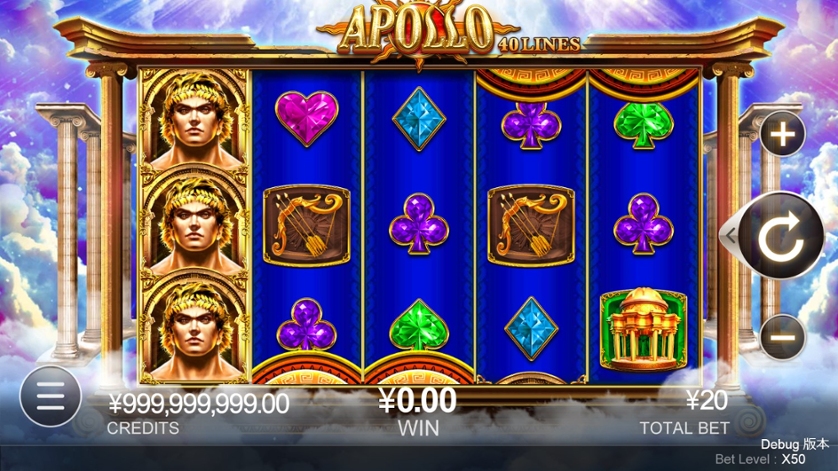Viewport: 838px width, 471px height.
Task: Spin the reels with the circular arrow button
Action: [781, 237]
